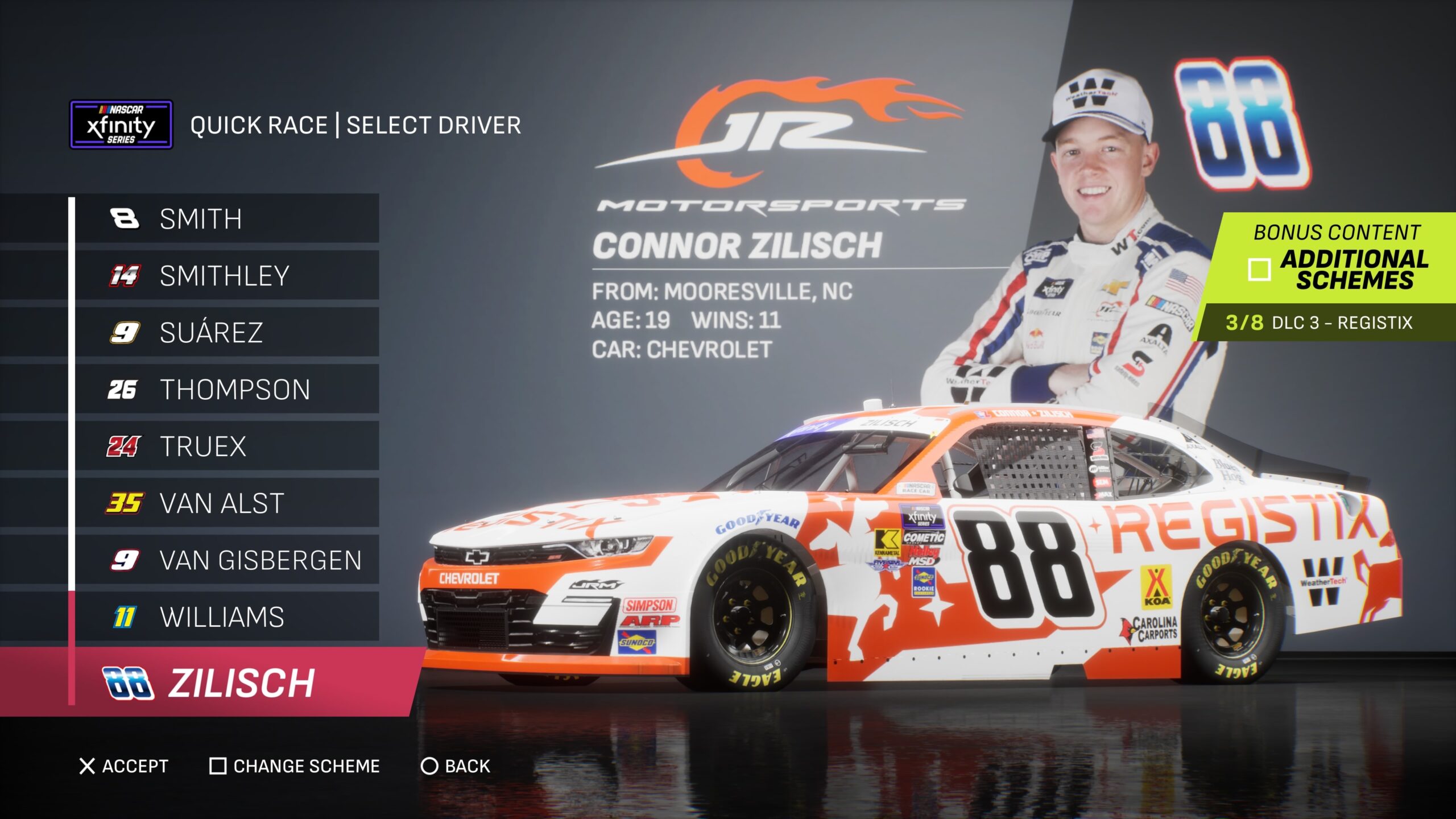Select driver Smith, car number 8
Image resolution: width=1456 pixels, height=819 pixels.
226,219
